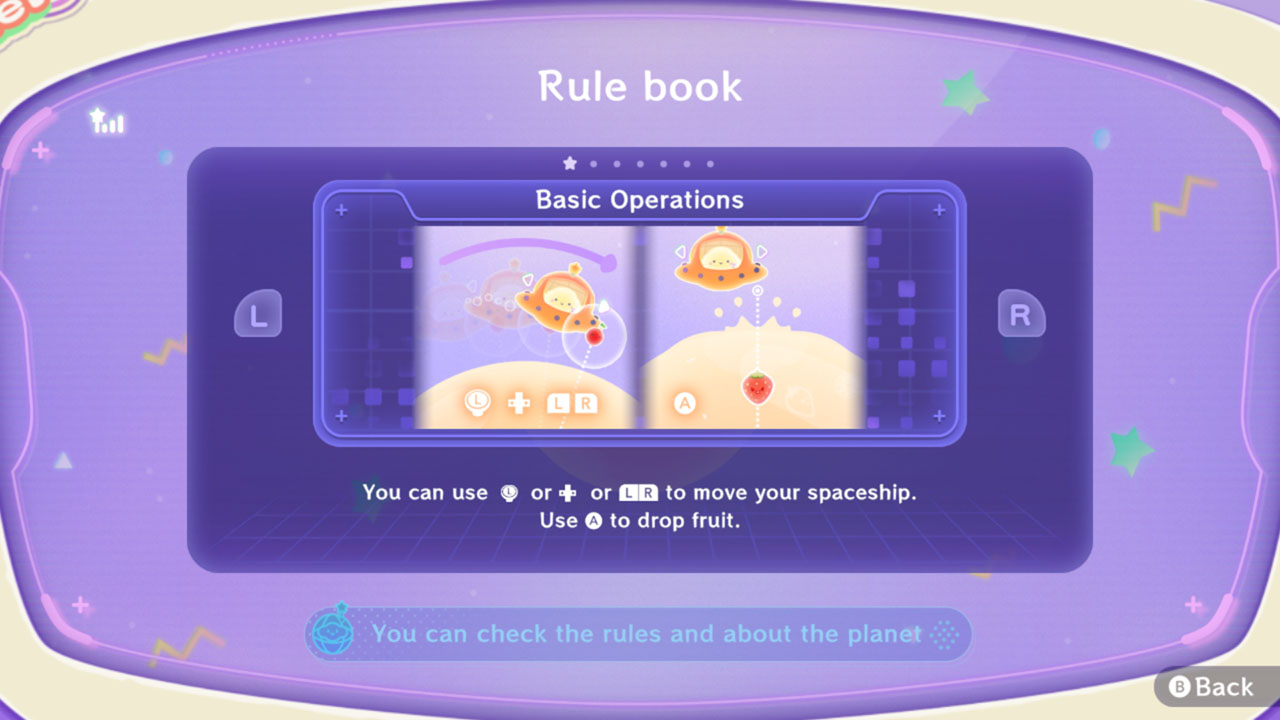Click the R shoulder button icon for next page
This screenshot has width=1280, height=720.
click(x=1021, y=313)
